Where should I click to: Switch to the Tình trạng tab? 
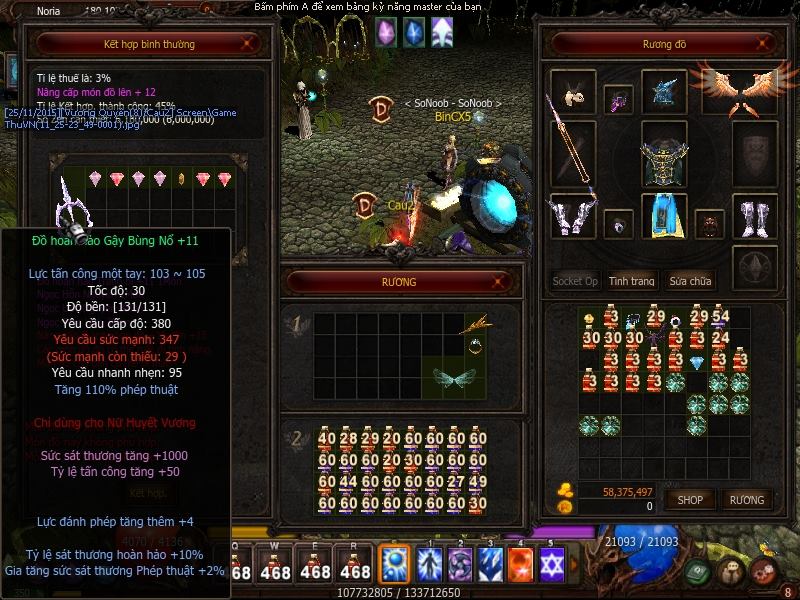[x=631, y=281]
